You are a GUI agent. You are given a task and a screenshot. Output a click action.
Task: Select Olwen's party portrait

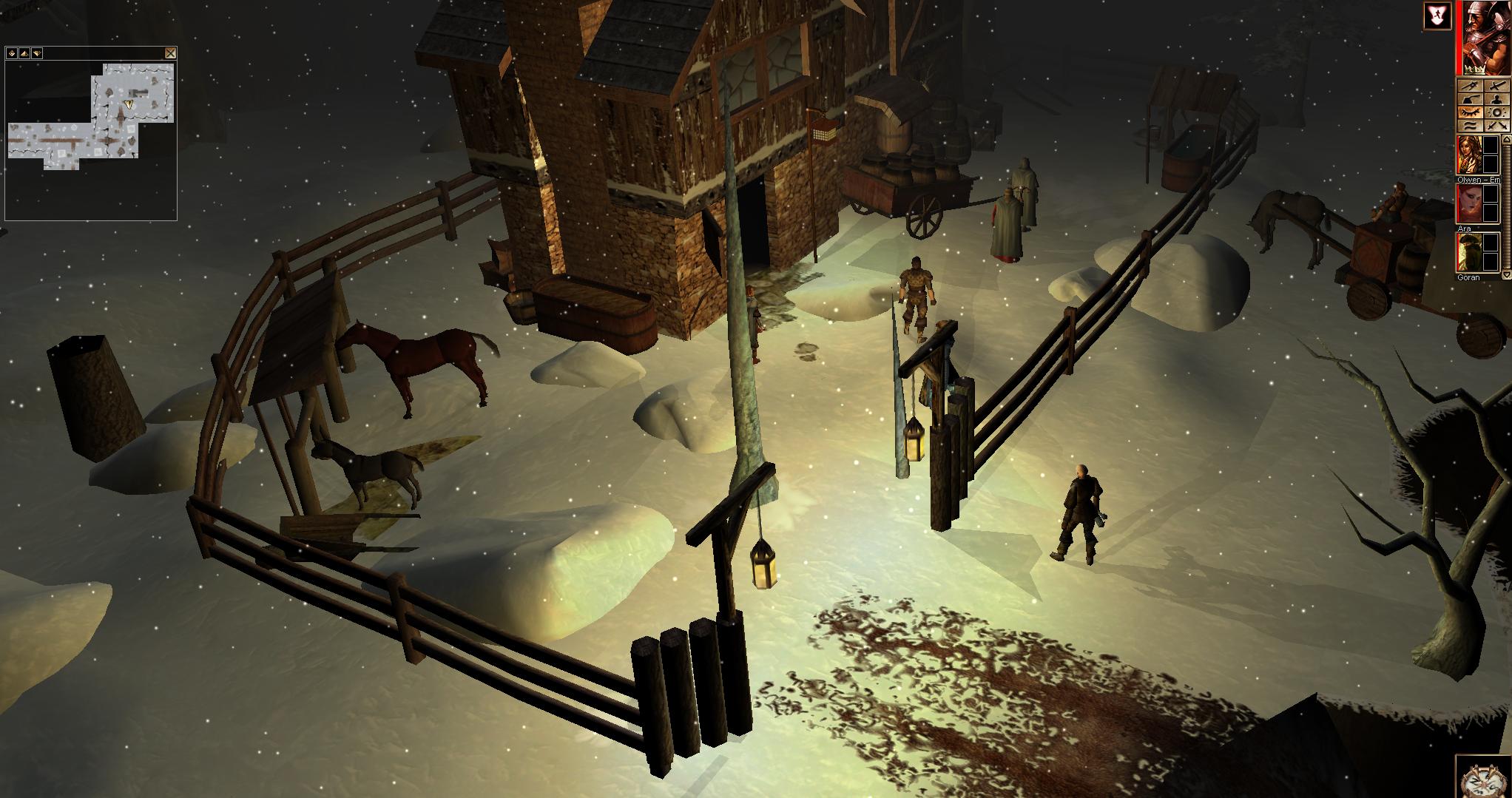point(1468,155)
